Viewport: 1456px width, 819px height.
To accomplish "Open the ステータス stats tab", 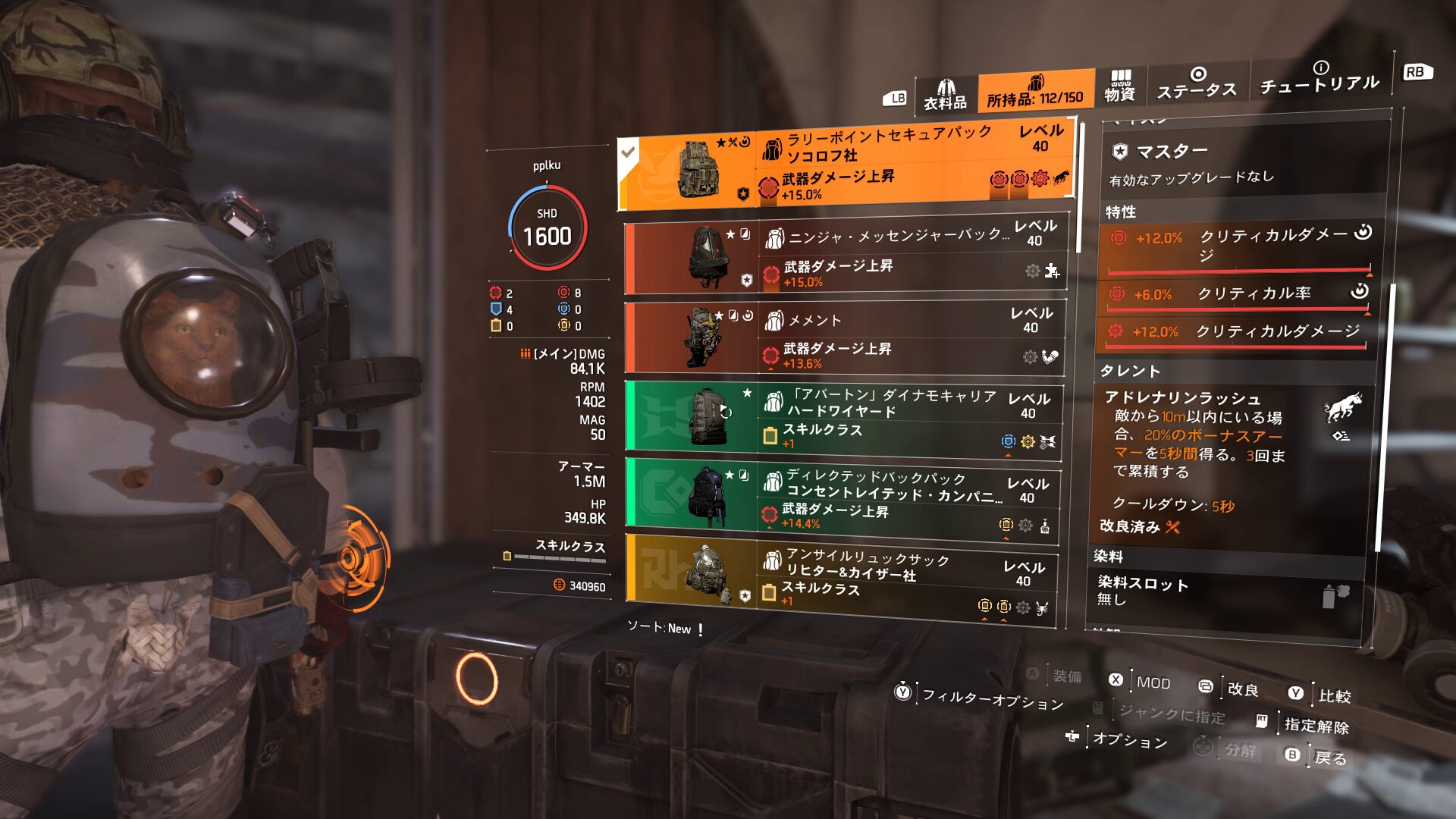I will click(1196, 83).
